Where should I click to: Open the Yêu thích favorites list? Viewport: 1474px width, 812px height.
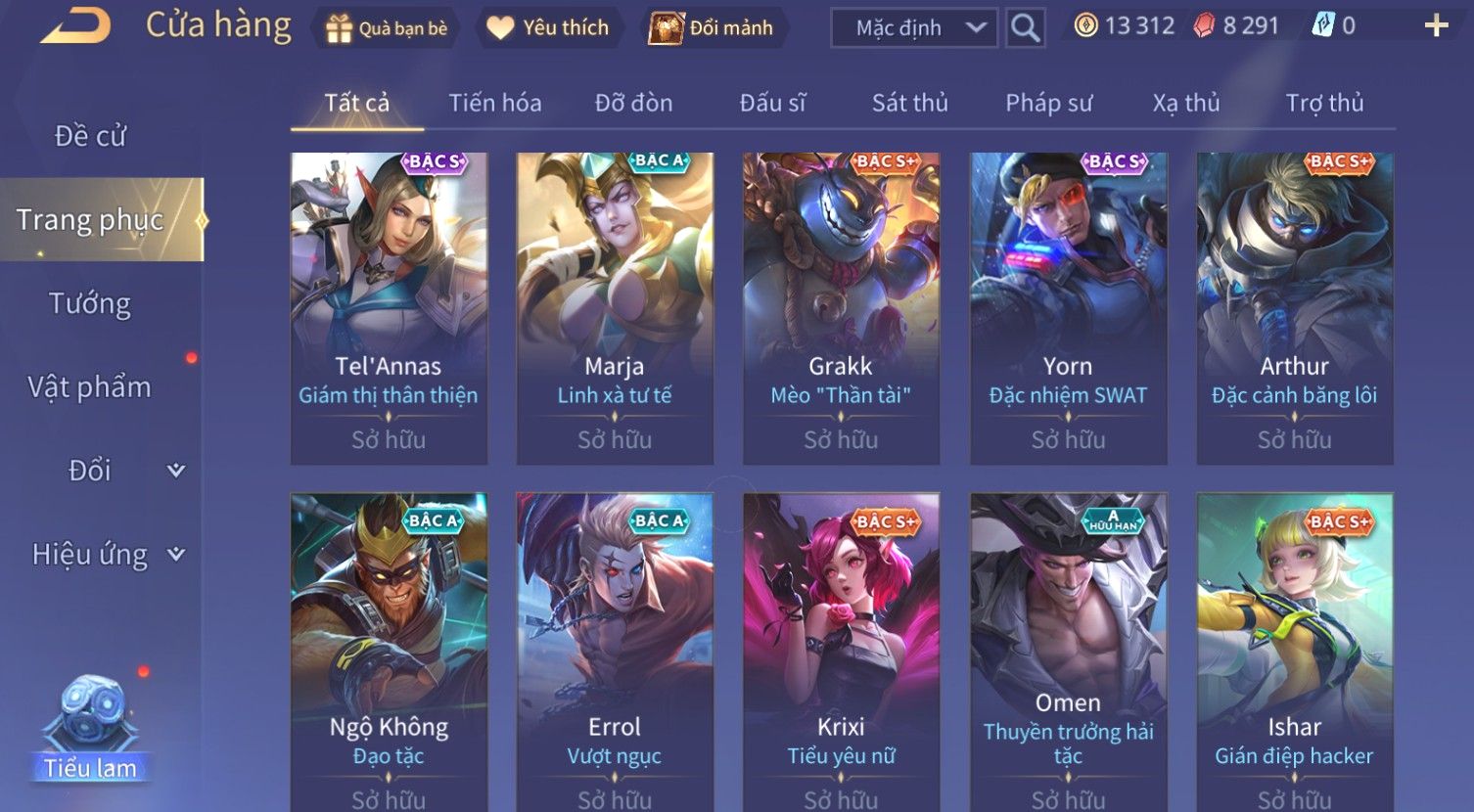coord(548,28)
